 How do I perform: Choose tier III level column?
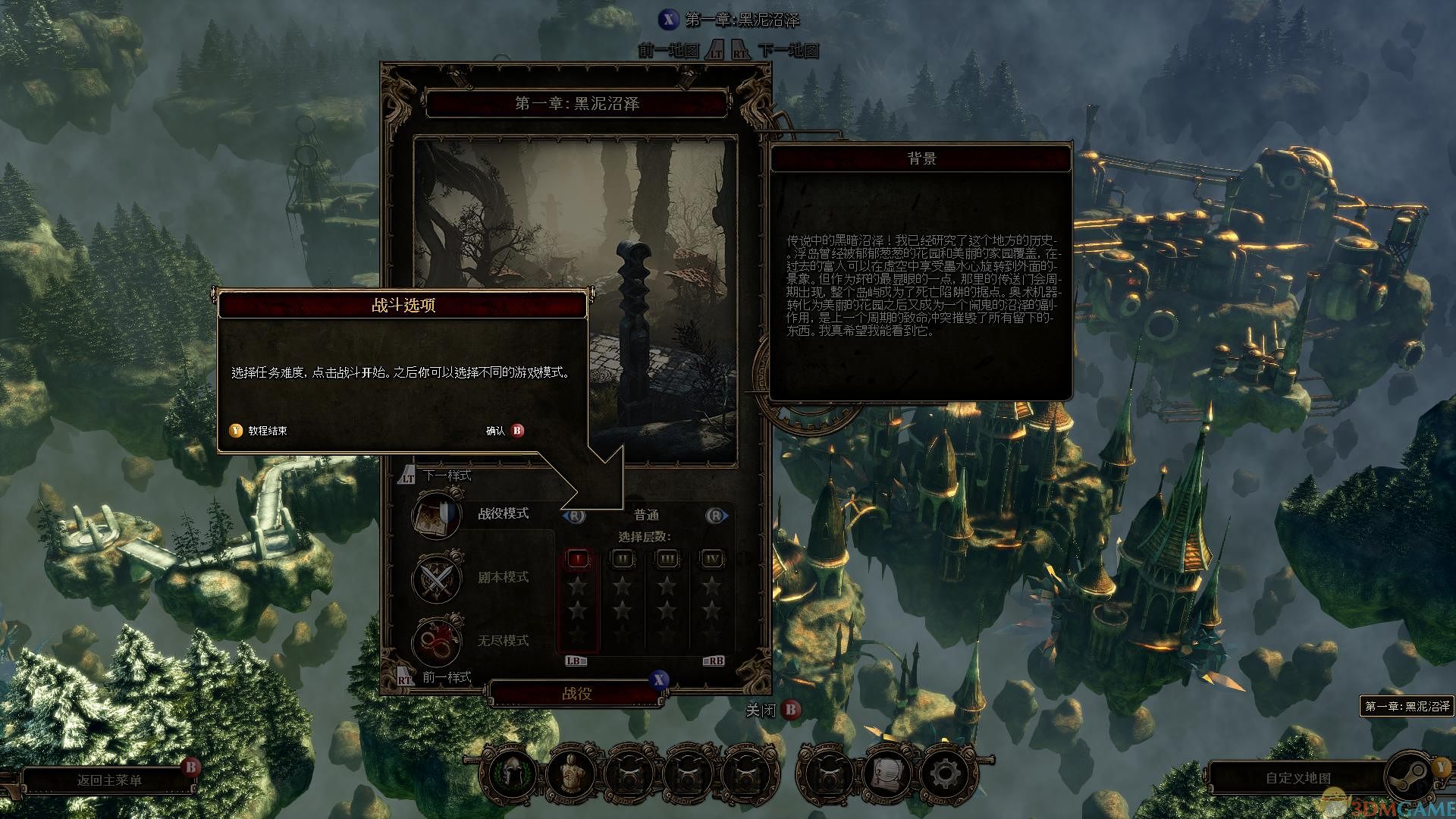click(667, 560)
